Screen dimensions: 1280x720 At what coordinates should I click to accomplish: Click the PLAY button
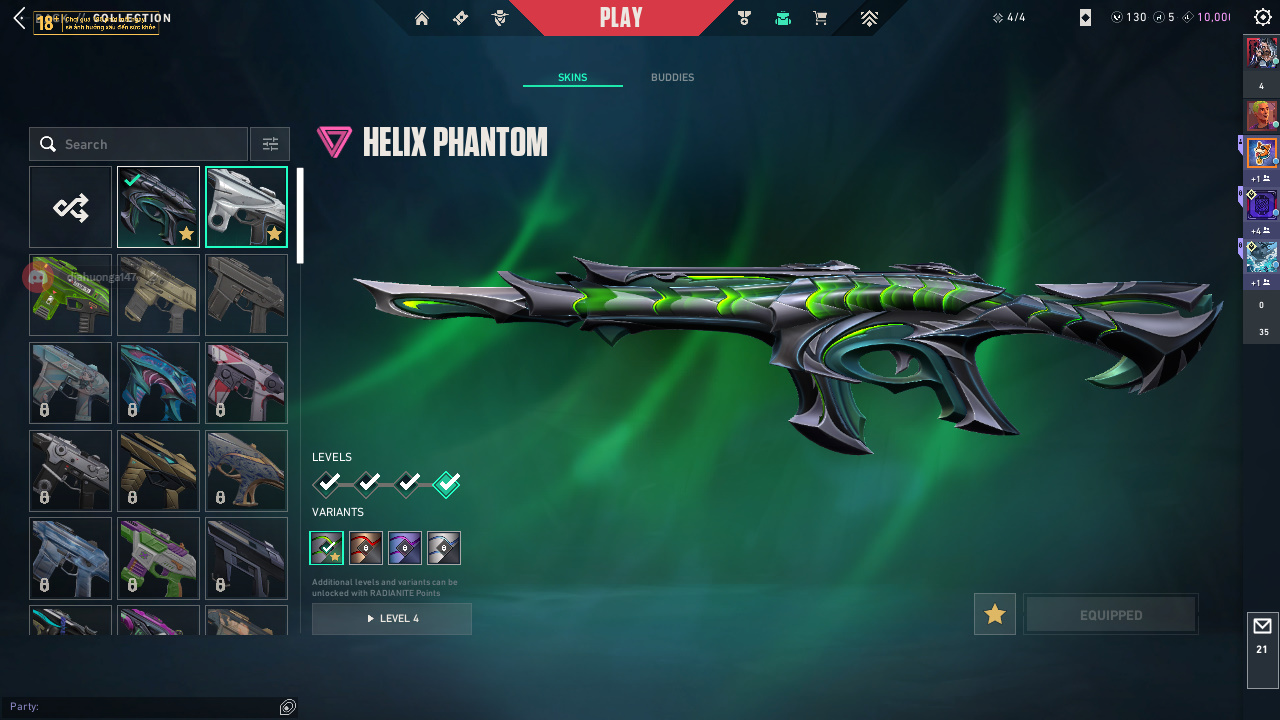(620, 18)
